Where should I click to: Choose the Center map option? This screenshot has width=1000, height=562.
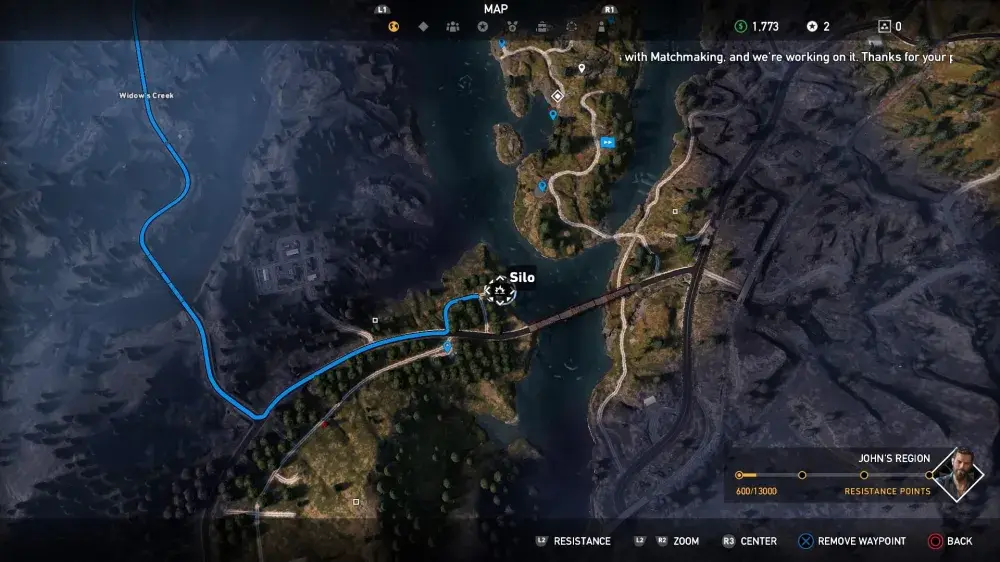tap(749, 541)
